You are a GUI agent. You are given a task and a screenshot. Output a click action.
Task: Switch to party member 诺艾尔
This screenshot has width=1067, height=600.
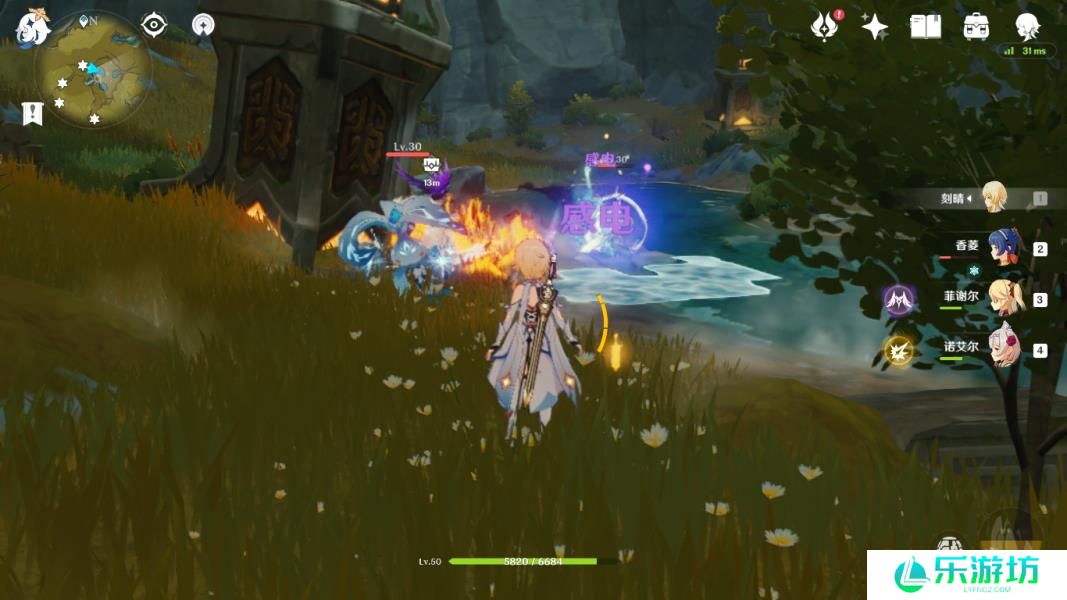click(x=1000, y=349)
